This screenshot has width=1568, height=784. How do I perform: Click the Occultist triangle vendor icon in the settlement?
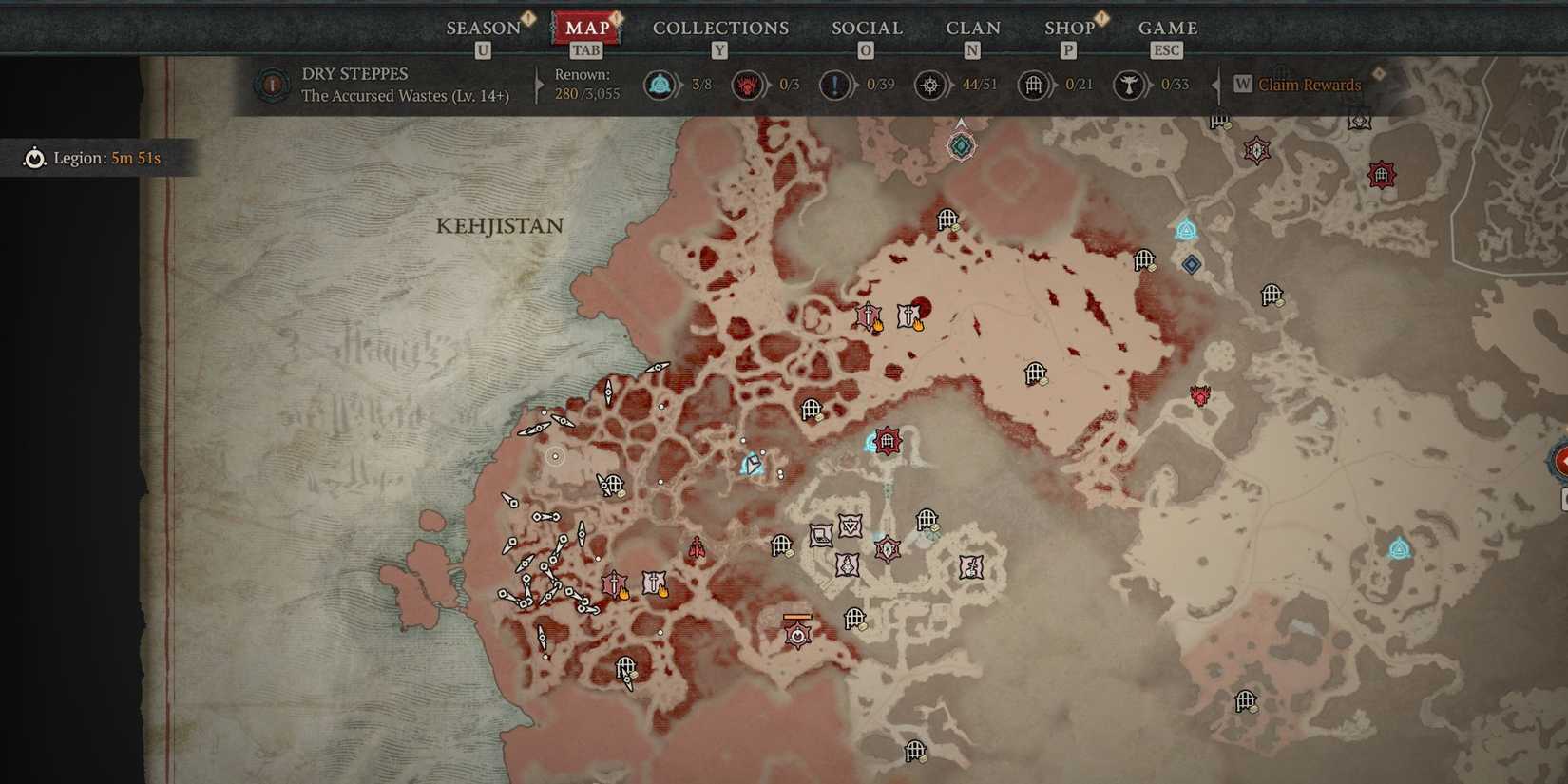[x=851, y=526]
